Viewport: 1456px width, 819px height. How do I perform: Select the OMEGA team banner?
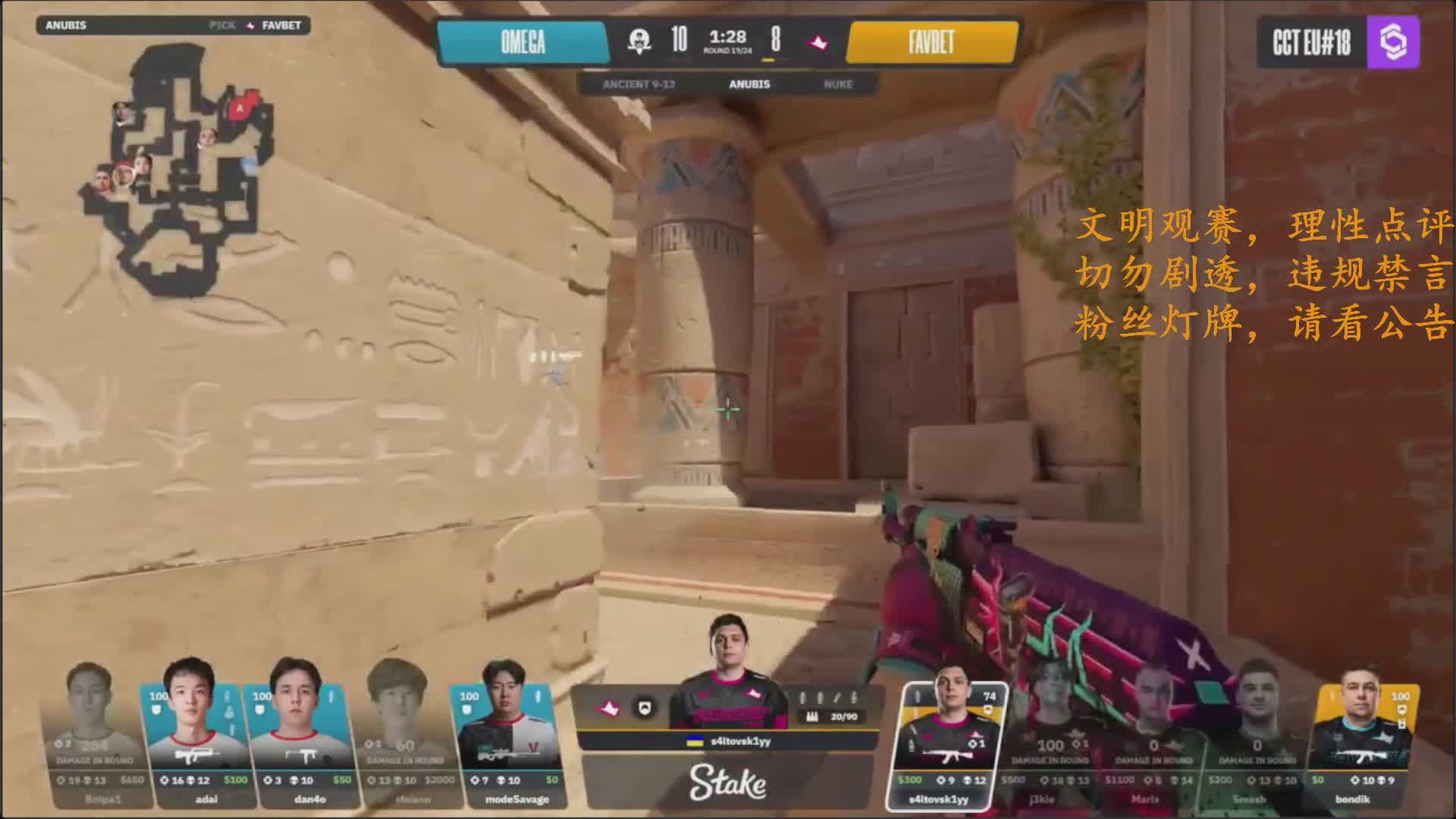522,42
